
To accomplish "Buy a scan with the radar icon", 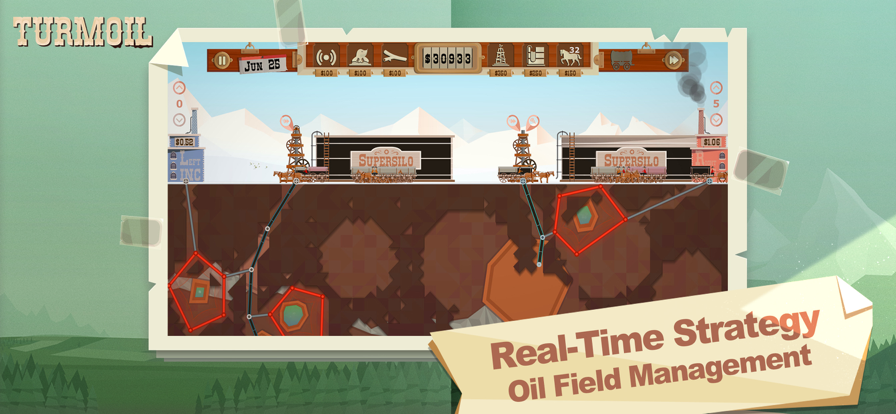I will point(326,58).
